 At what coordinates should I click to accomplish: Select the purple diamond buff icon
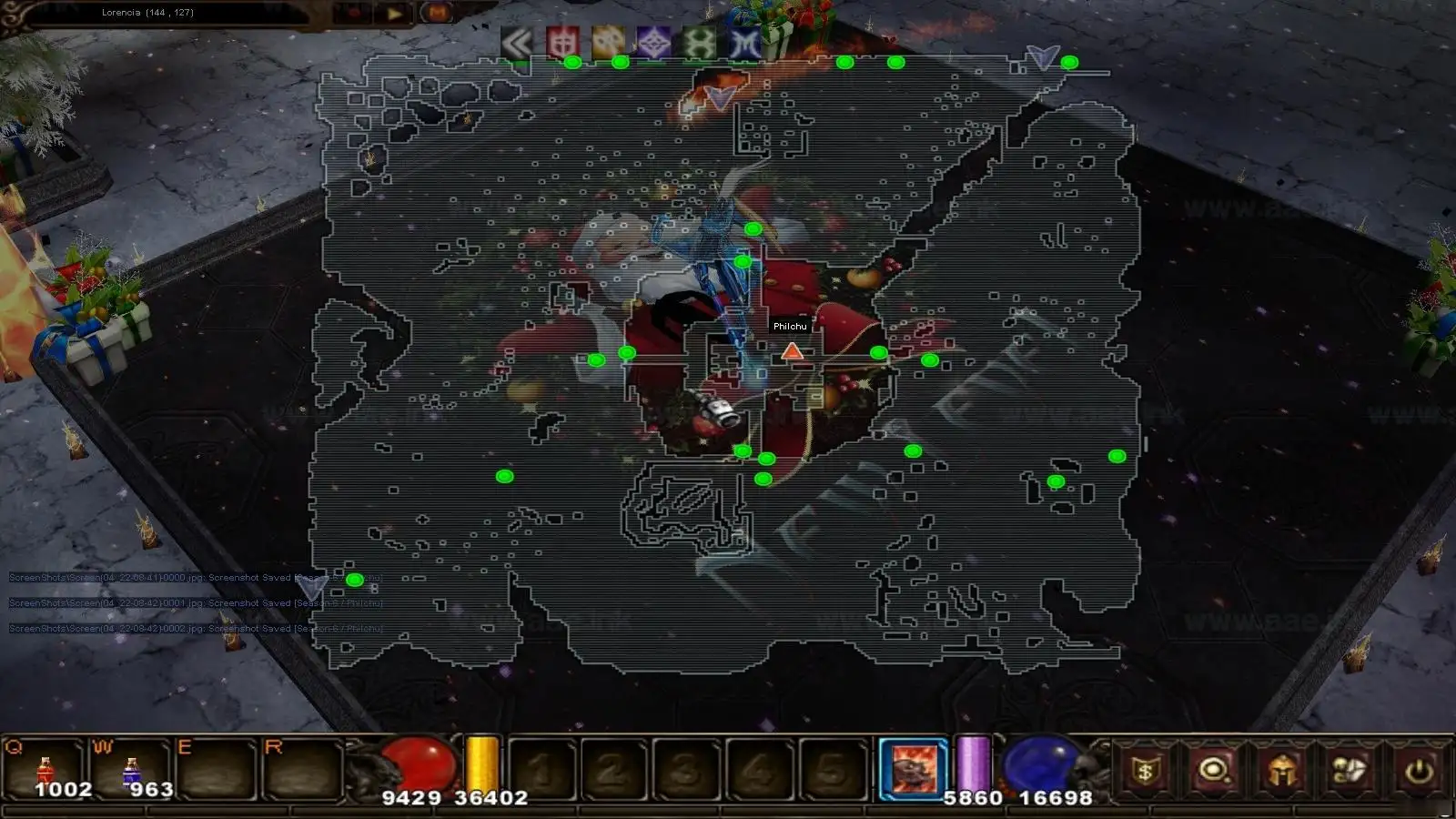[x=653, y=43]
